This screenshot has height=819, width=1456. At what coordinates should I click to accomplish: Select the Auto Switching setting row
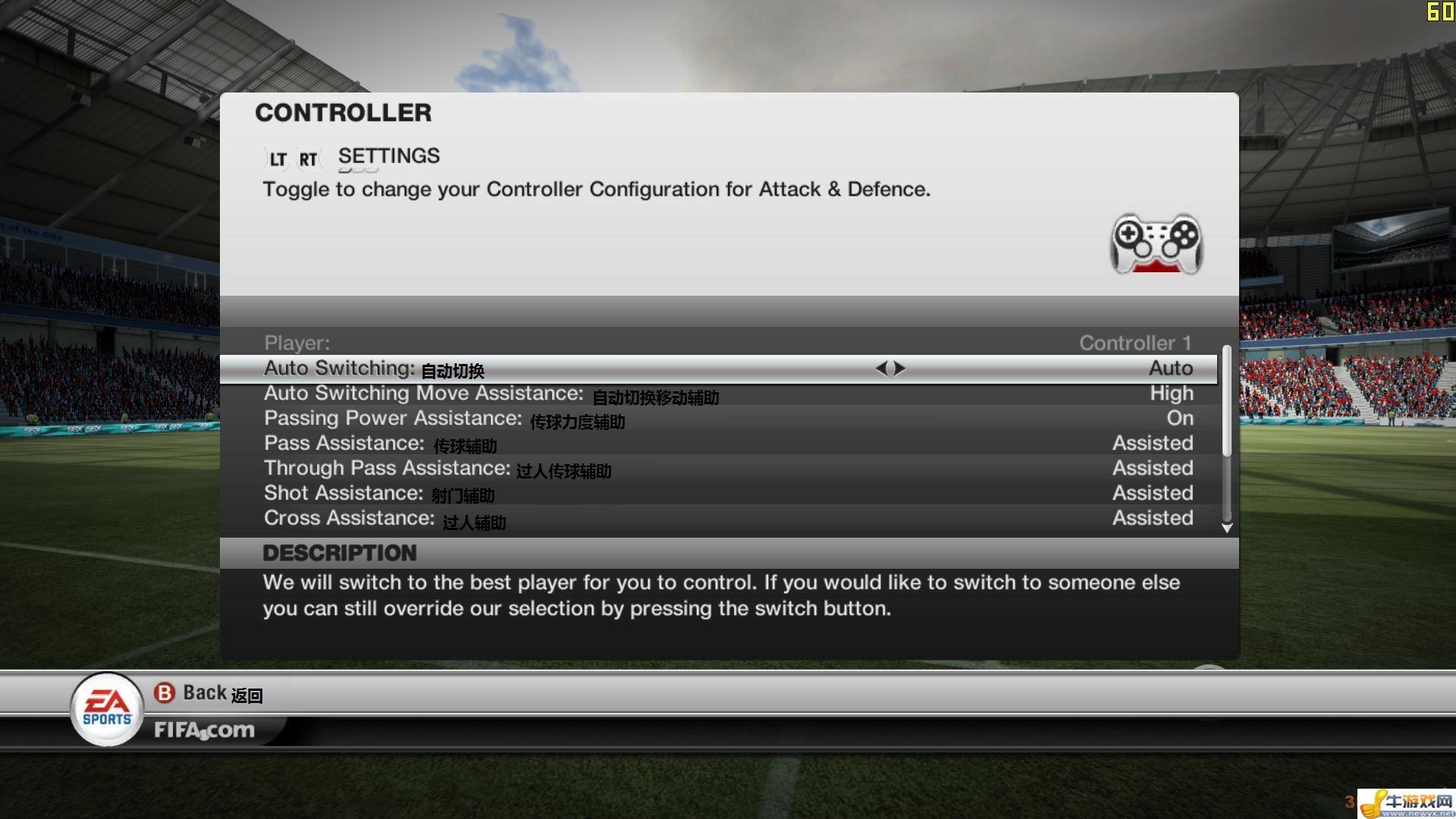717,369
